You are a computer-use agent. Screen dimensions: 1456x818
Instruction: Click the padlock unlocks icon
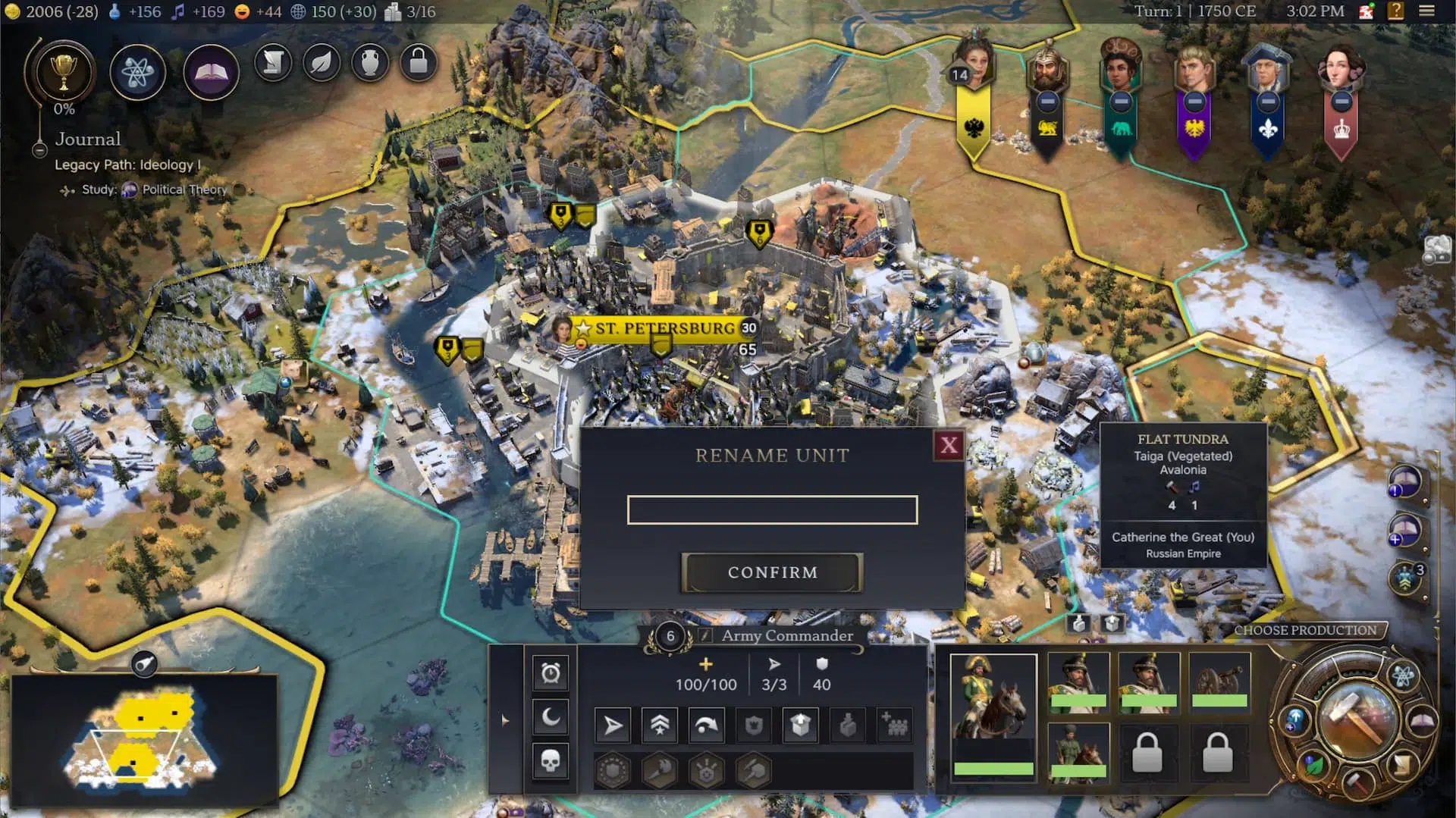coord(419,63)
